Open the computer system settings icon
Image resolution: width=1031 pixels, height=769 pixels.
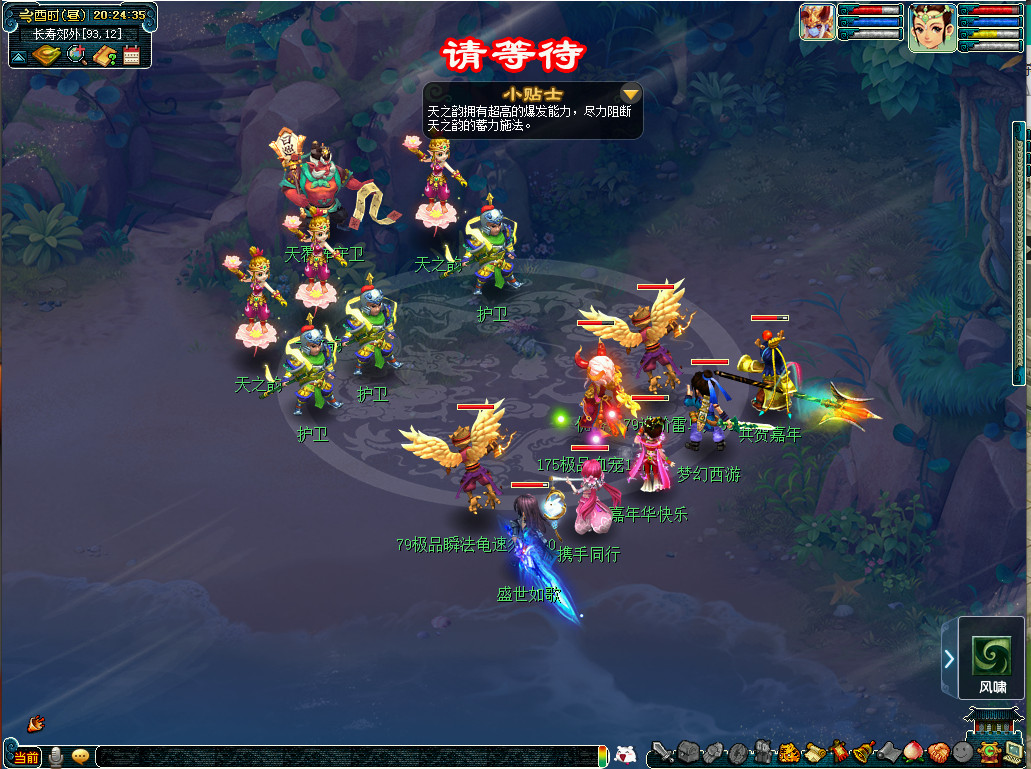pos(1014,752)
